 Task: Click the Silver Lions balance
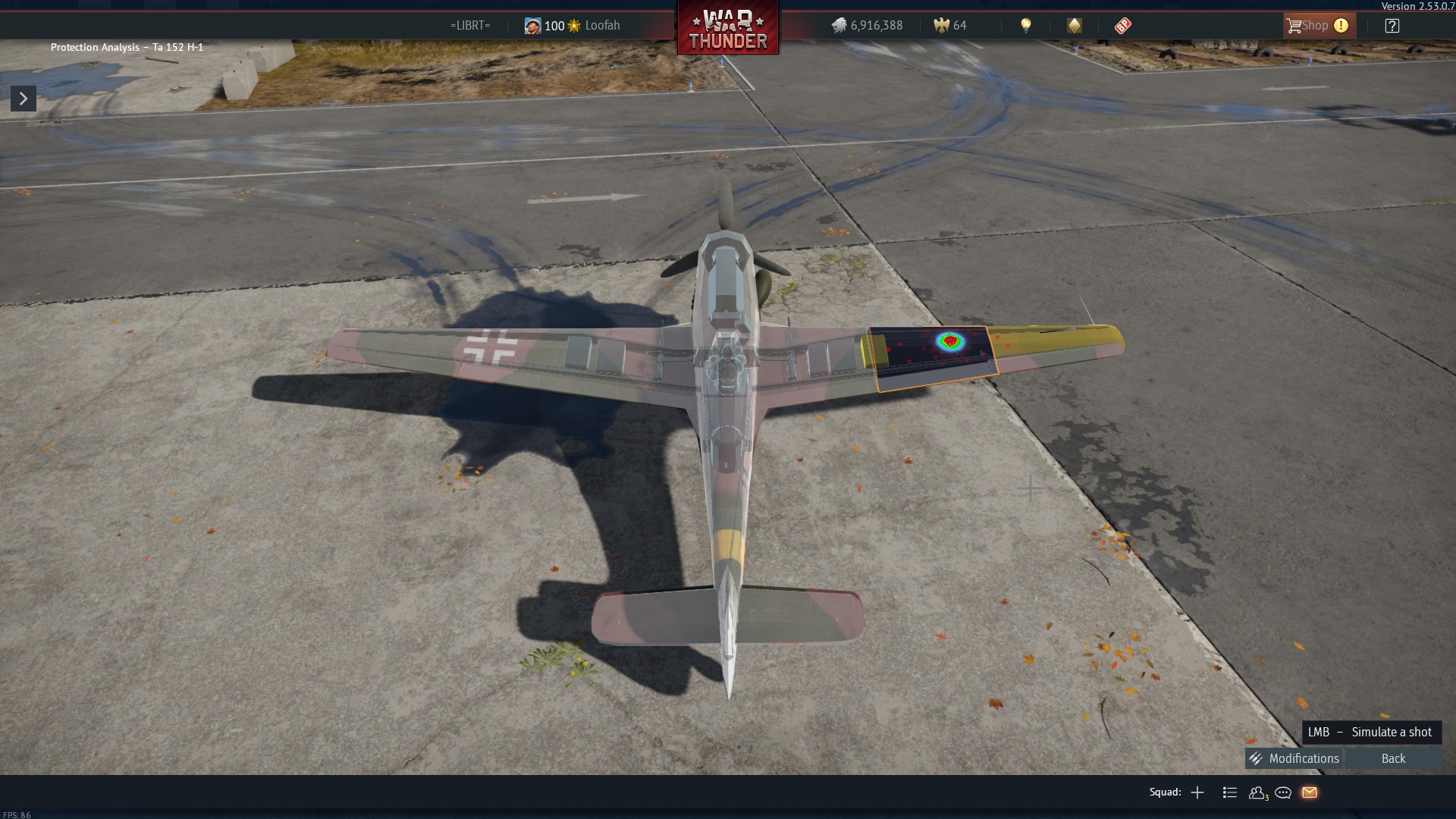point(867,26)
